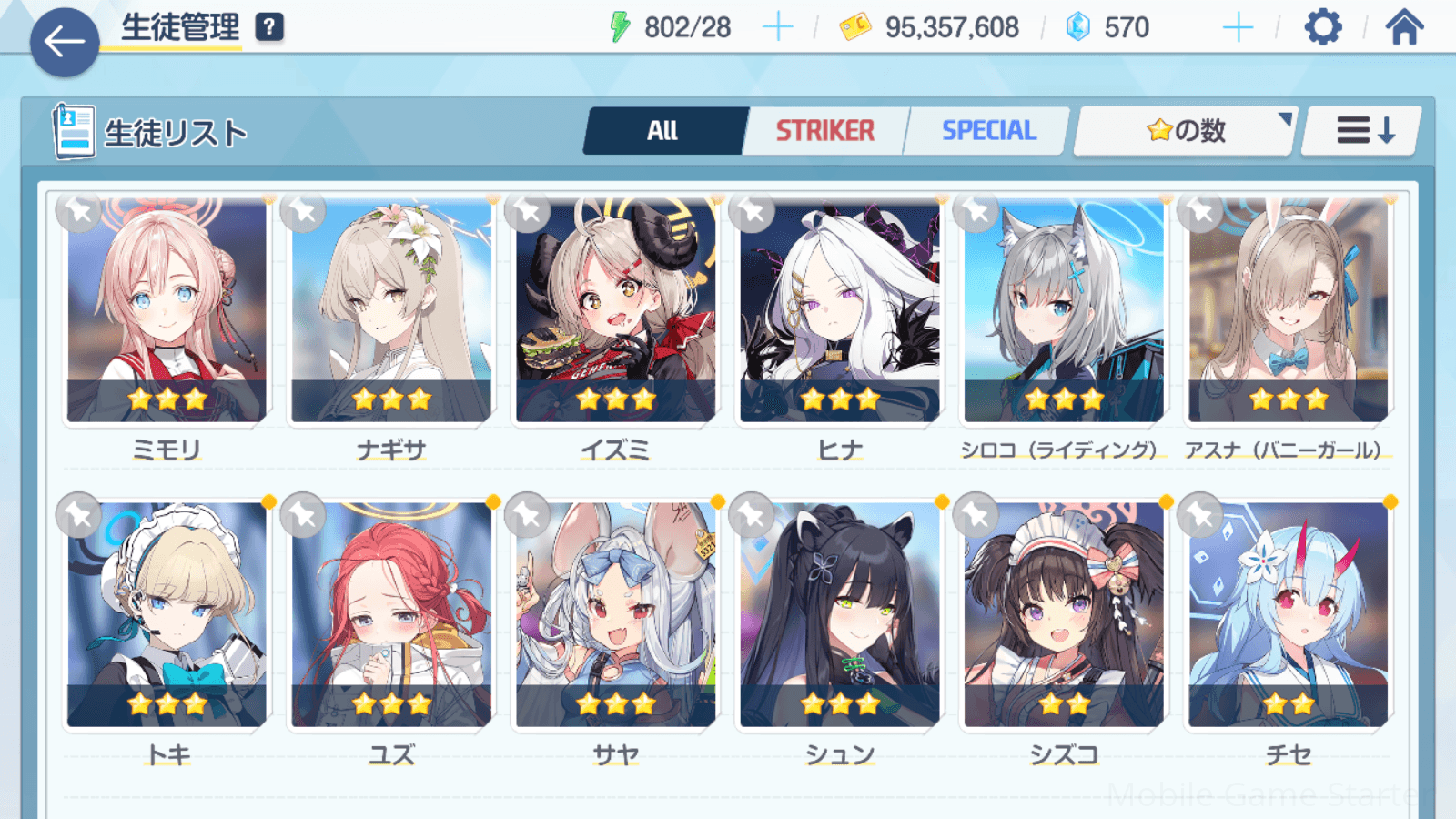Toggle the sort order direction button

click(1362, 131)
